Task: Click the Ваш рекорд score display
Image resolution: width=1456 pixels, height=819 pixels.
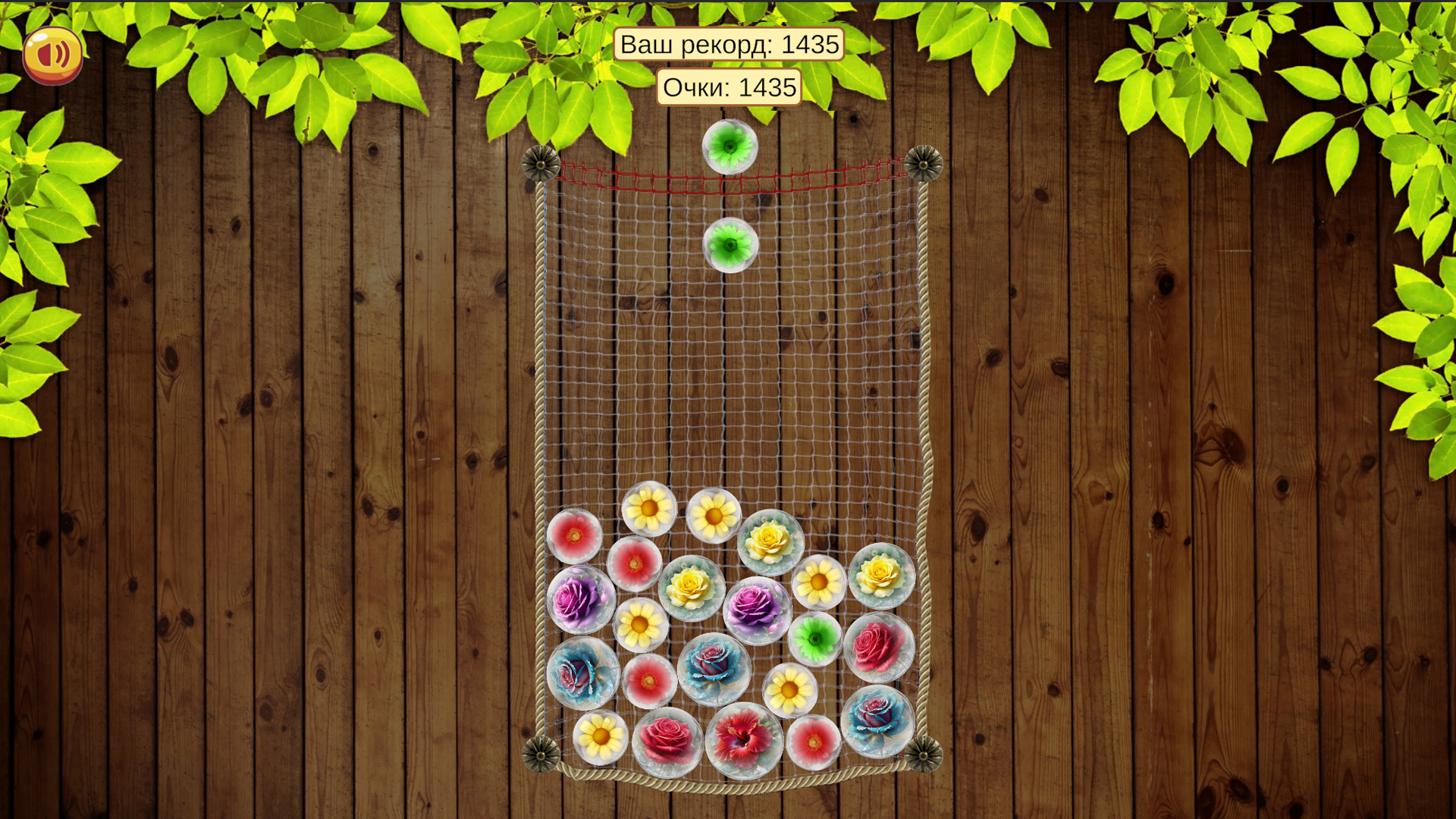Action: pyautogui.click(x=730, y=44)
